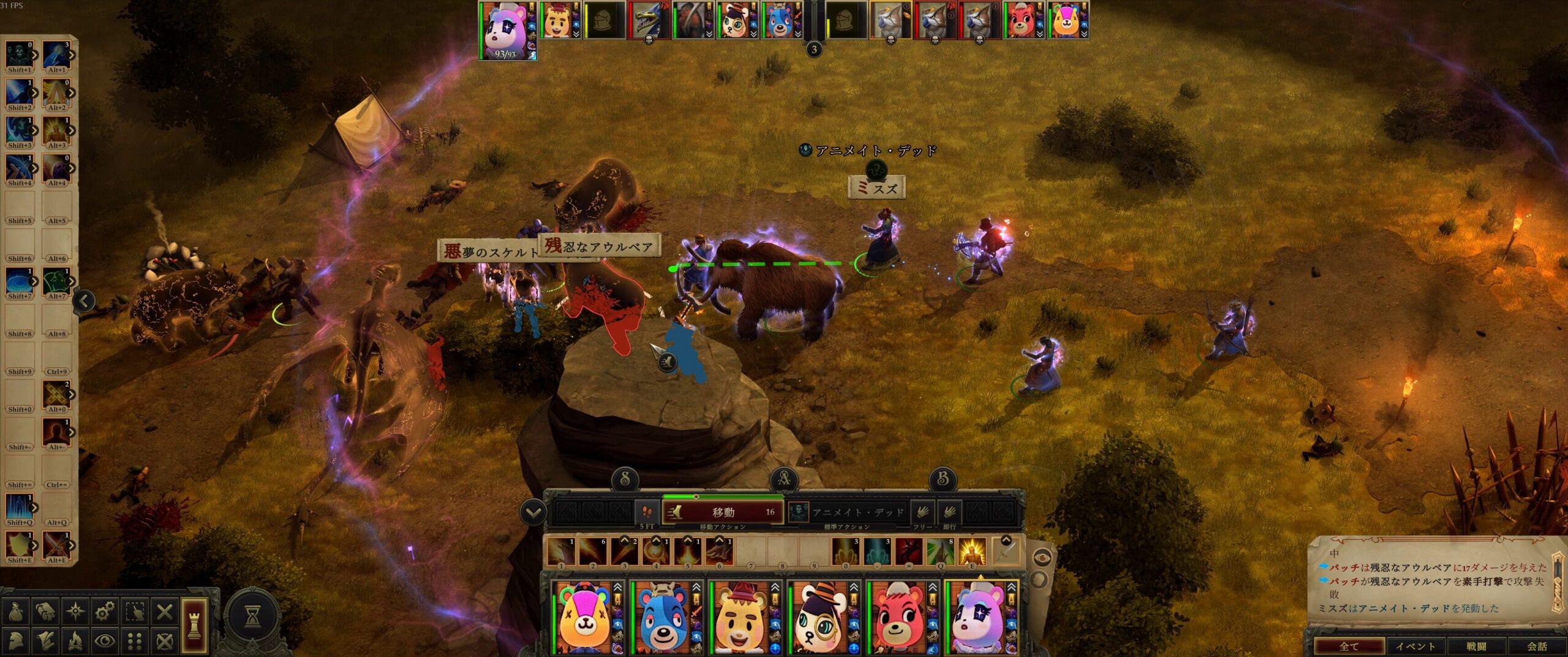
Task: Open the 会話 log tab
Action: click(x=1536, y=646)
